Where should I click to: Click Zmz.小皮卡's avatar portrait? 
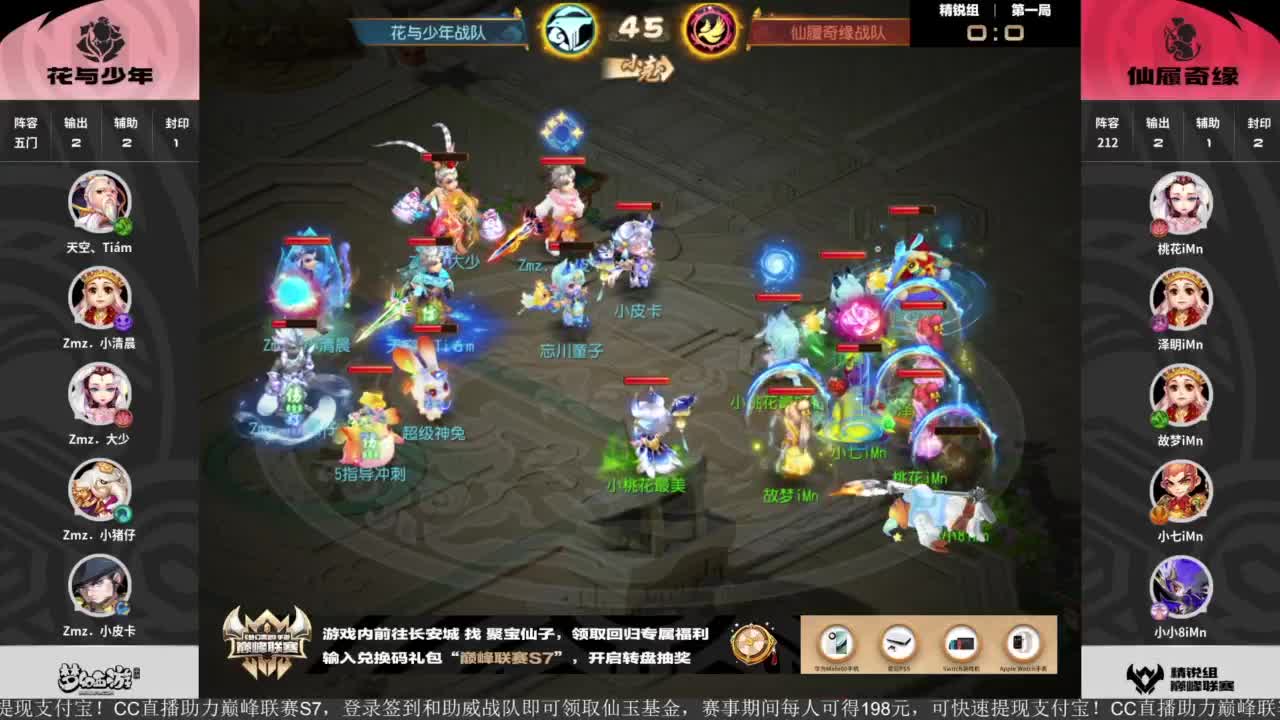(x=97, y=587)
